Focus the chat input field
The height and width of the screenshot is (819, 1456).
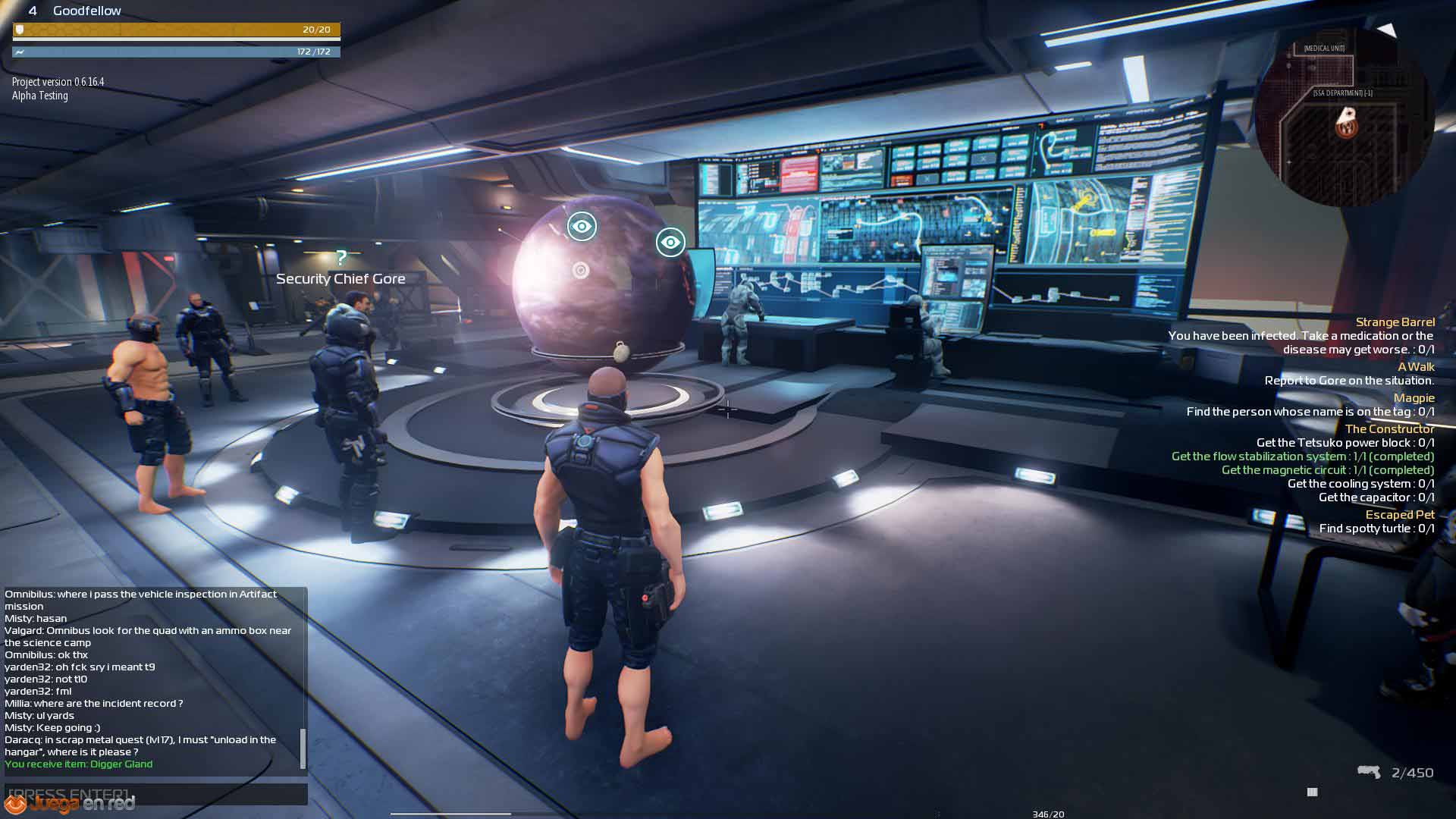[x=155, y=794]
